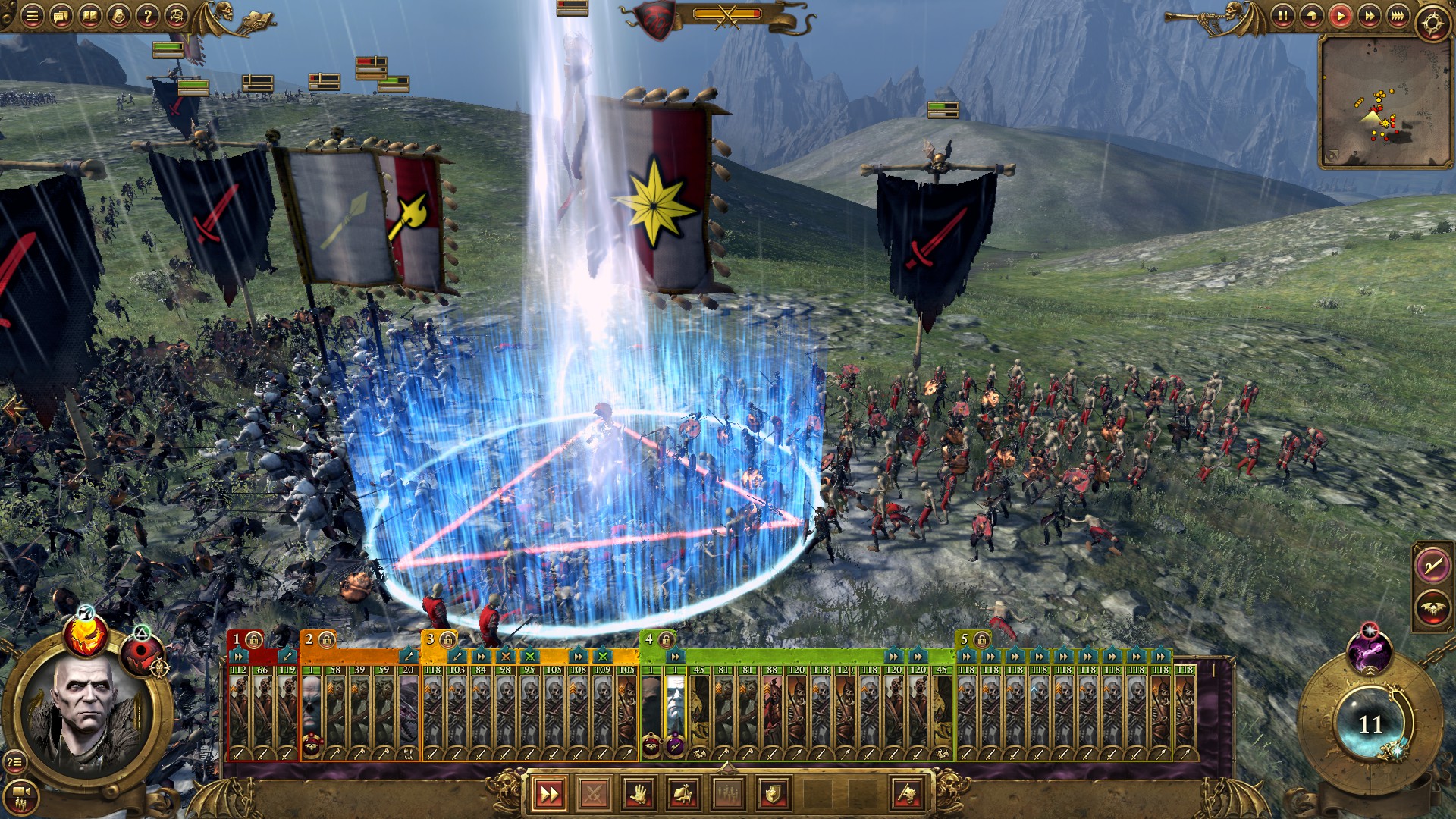Open the Winds of Magic orb showing 11
Viewport: 1456px width, 819px height.
(x=1369, y=724)
